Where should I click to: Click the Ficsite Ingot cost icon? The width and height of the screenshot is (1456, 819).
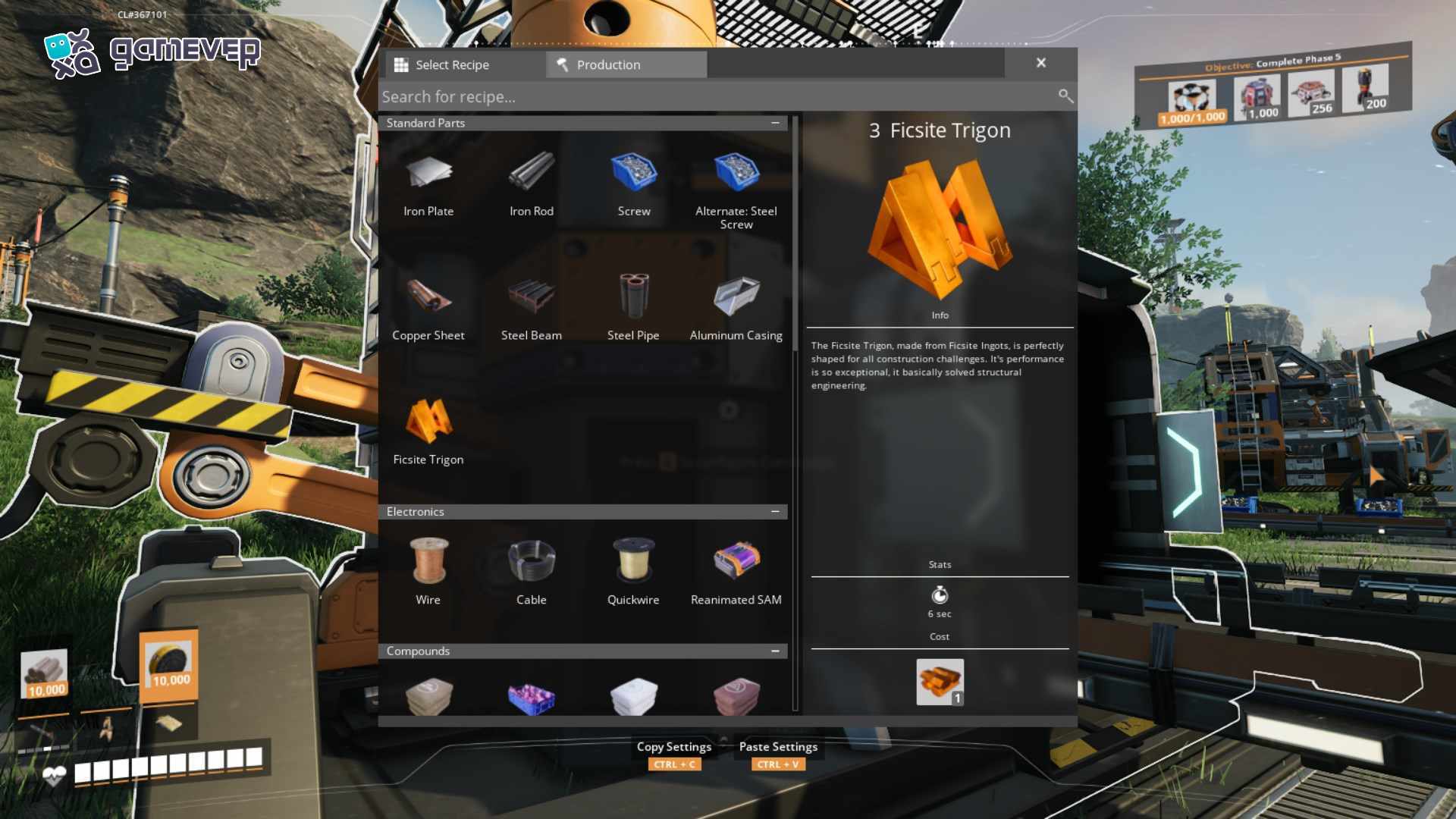pos(940,682)
